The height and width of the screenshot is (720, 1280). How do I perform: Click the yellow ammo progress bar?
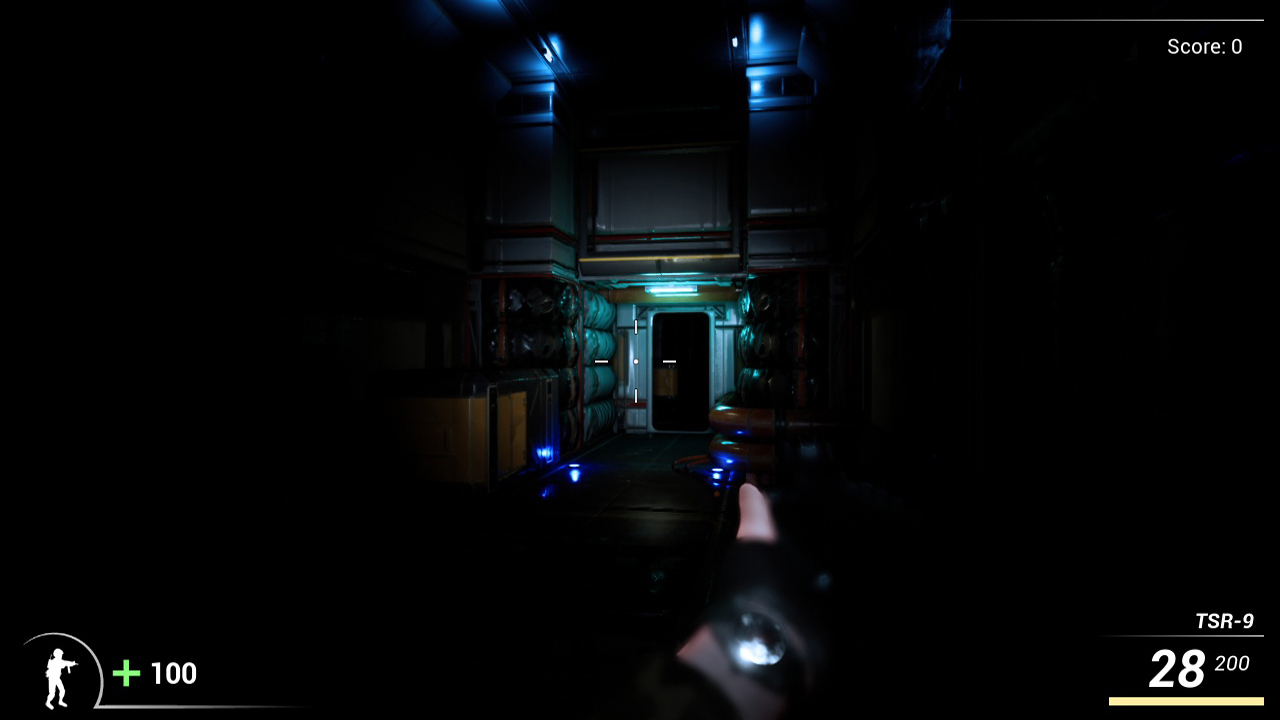pyautogui.click(x=1185, y=700)
